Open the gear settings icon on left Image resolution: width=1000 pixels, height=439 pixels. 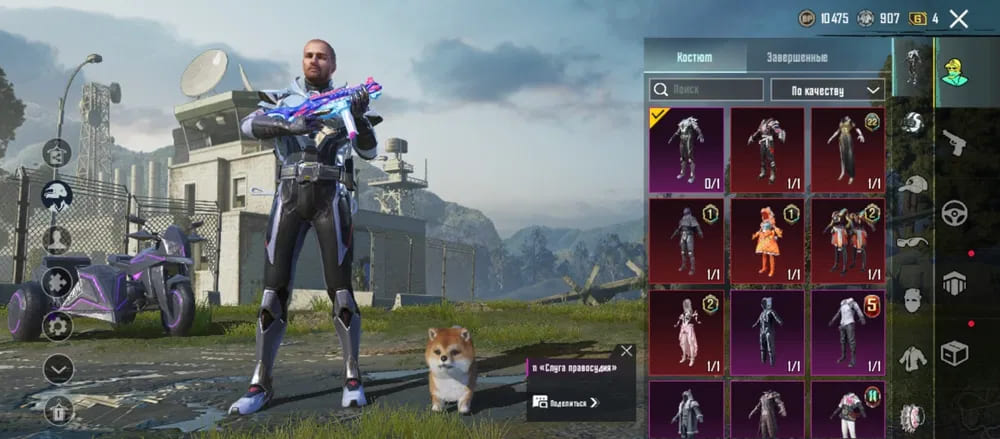click(x=57, y=326)
